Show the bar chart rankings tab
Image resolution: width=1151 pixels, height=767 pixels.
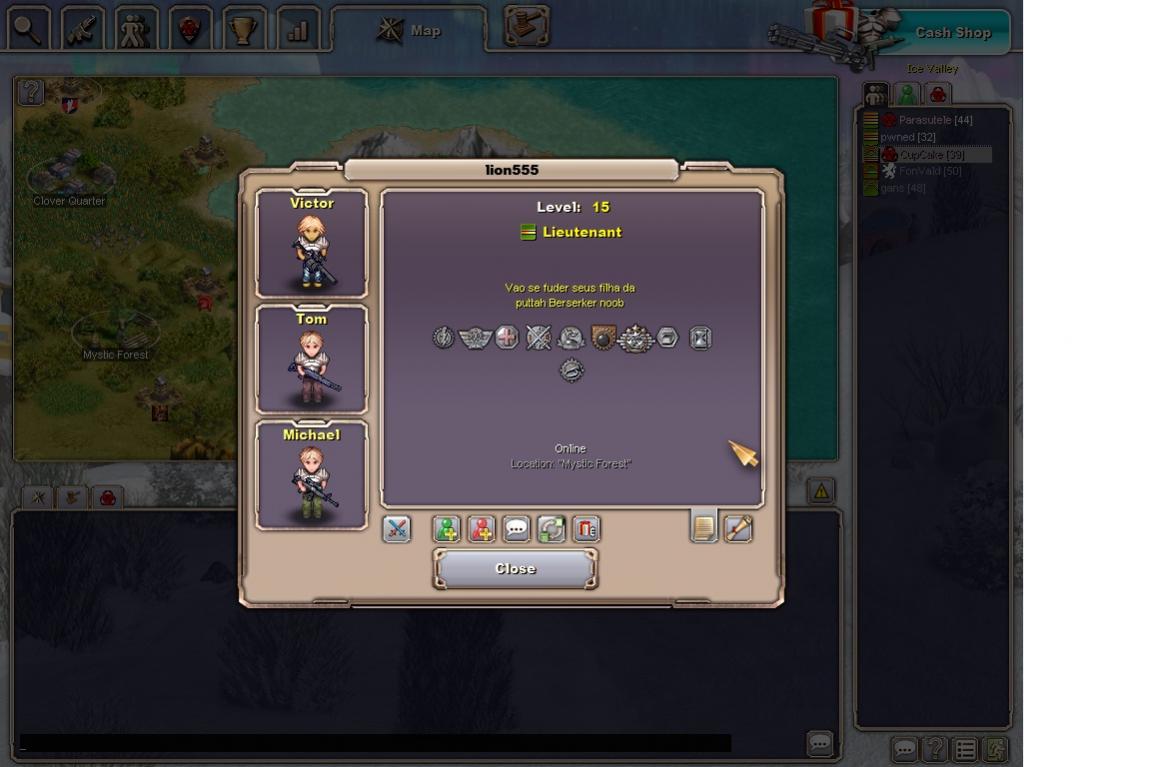tap(297, 29)
